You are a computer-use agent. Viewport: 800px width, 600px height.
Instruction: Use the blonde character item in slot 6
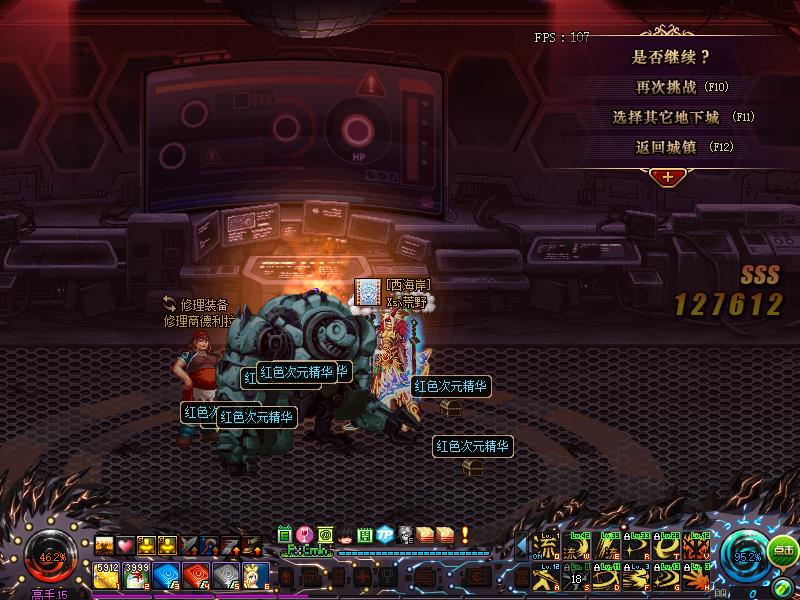[x=256, y=574]
